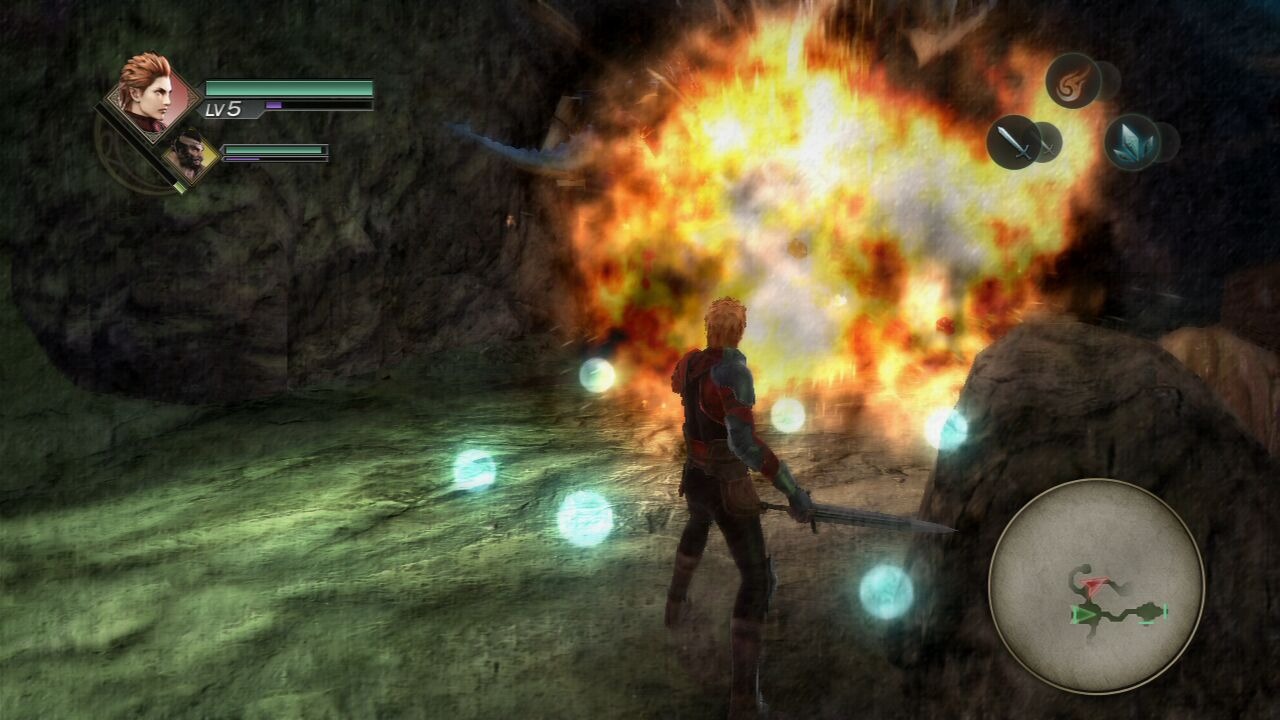Open the circular minimap
This screenshot has width=1280, height=720.
pos(1096,586)
